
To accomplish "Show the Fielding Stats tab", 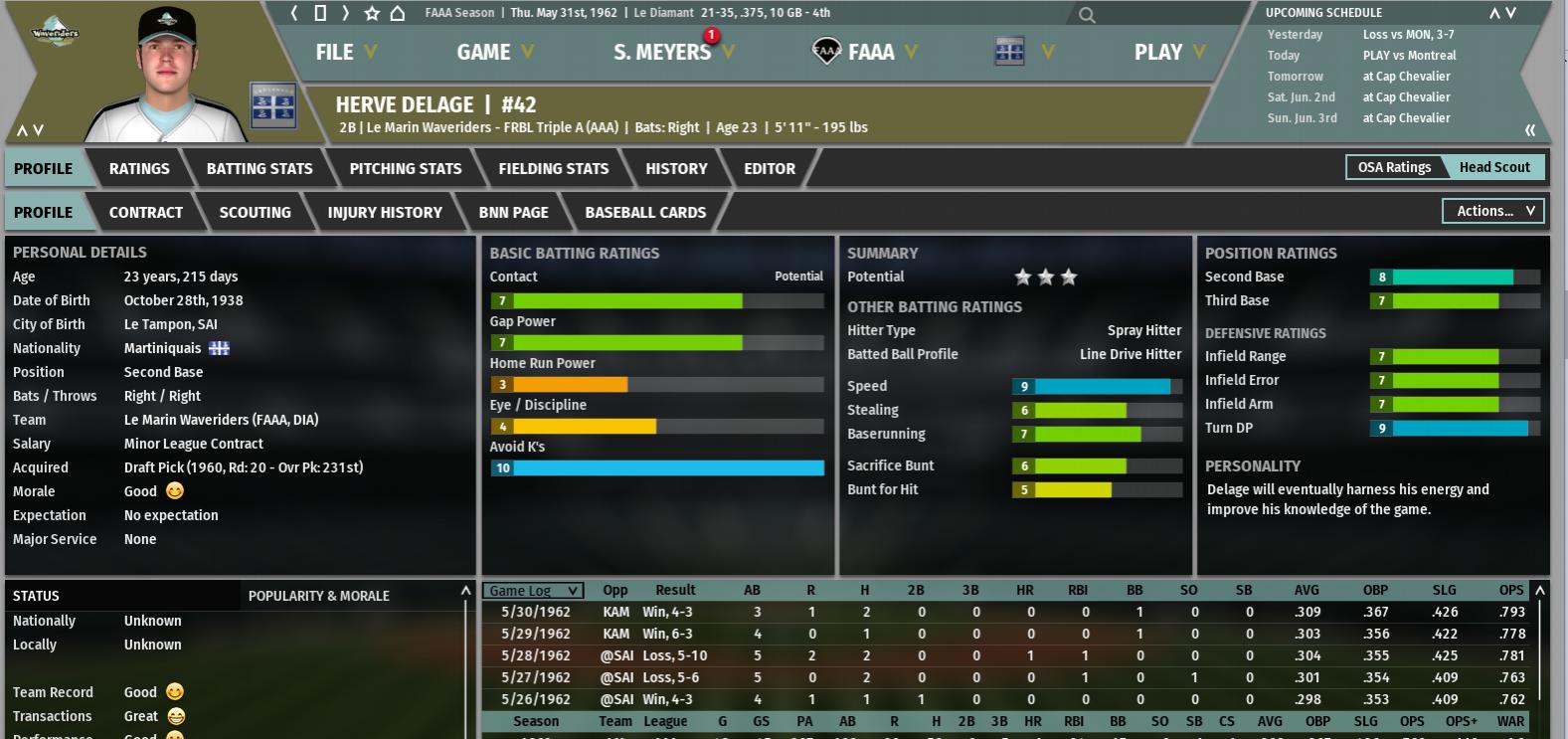I will [x=554, y=169].
